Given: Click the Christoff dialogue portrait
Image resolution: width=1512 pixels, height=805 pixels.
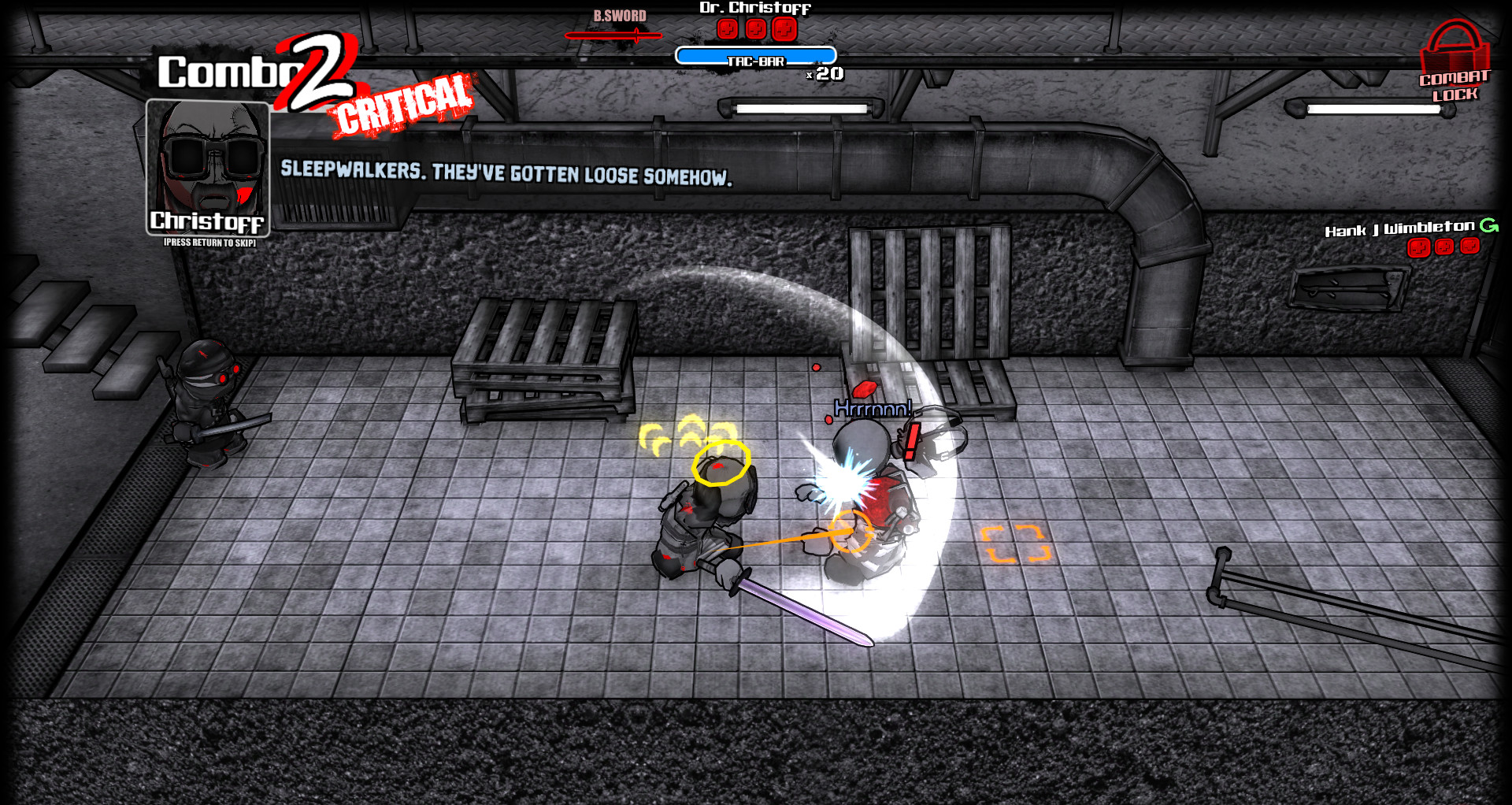Looking at the screenshot, I should pyautogui.click(x=207, y=165).
